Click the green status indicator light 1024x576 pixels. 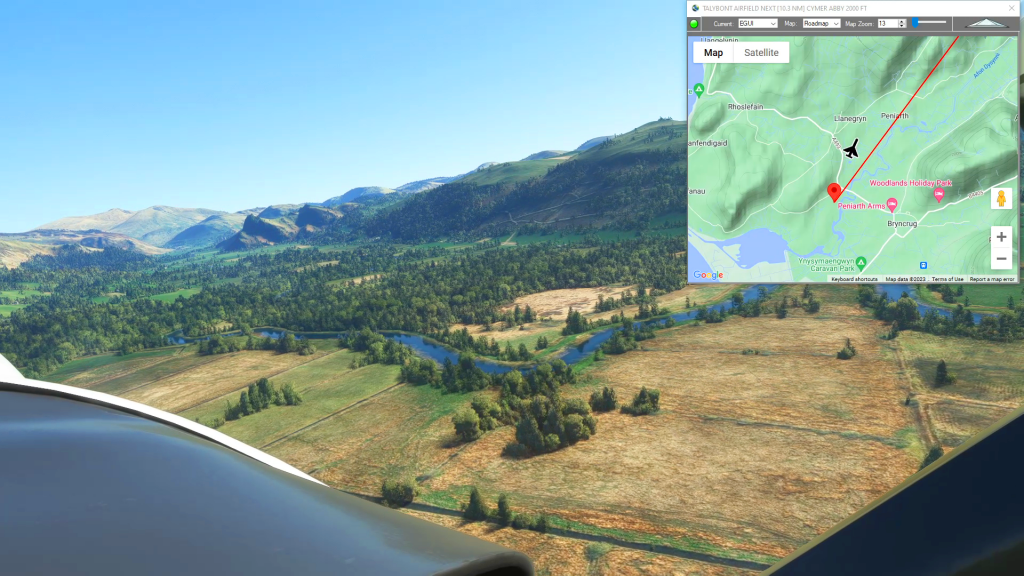[x=694, y=23]
